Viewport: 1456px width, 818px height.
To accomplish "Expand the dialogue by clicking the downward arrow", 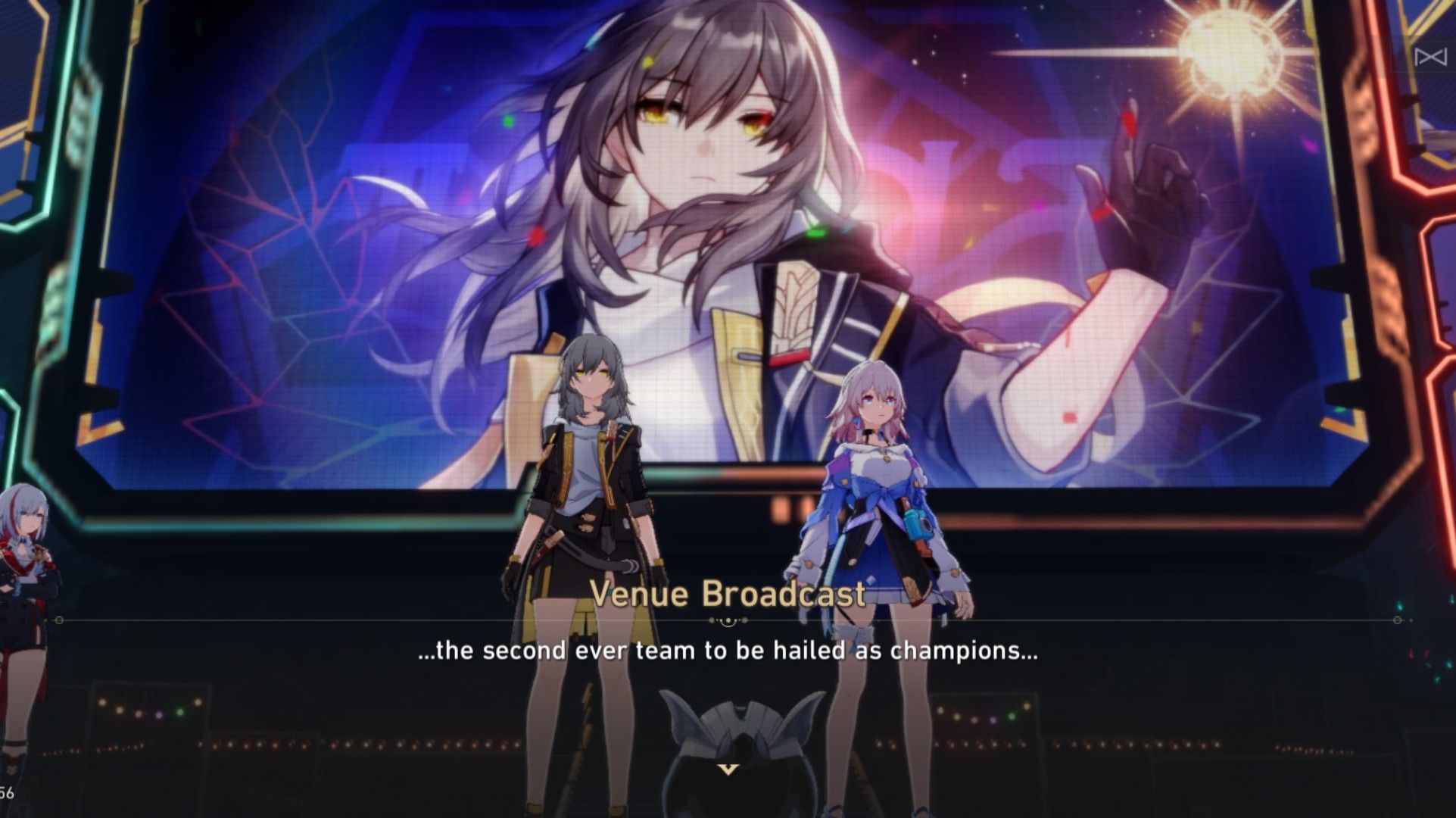I will pos(728,770).
